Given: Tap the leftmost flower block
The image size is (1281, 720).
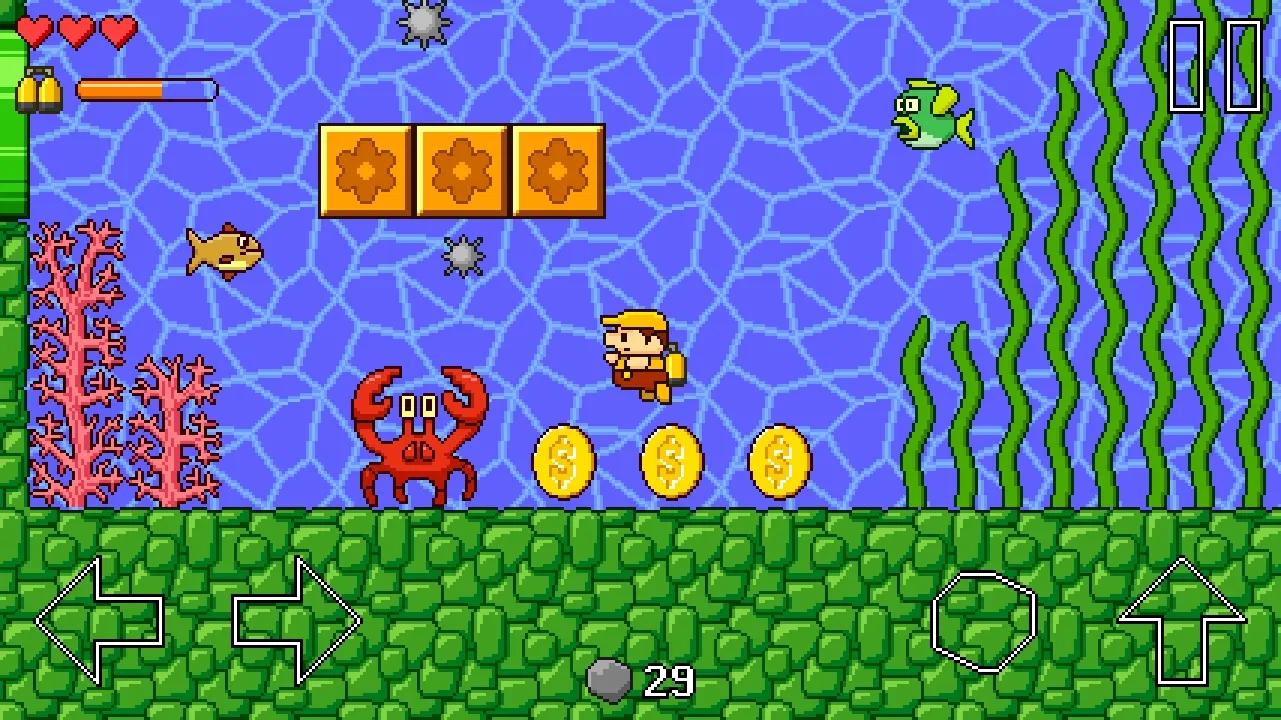Looking at the screenshot, I should coord(365,170).
